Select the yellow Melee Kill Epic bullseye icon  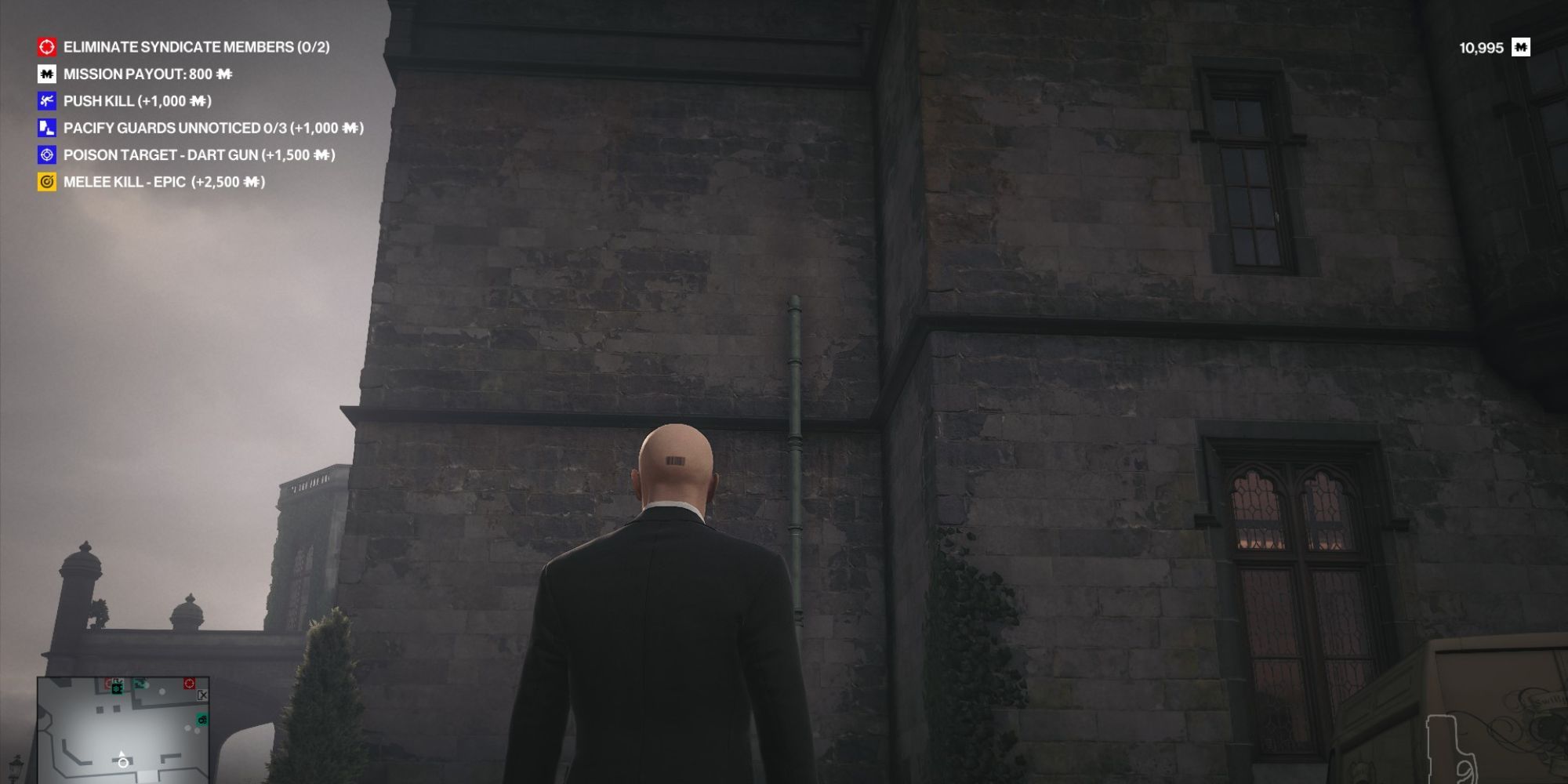tap(45, 180)
